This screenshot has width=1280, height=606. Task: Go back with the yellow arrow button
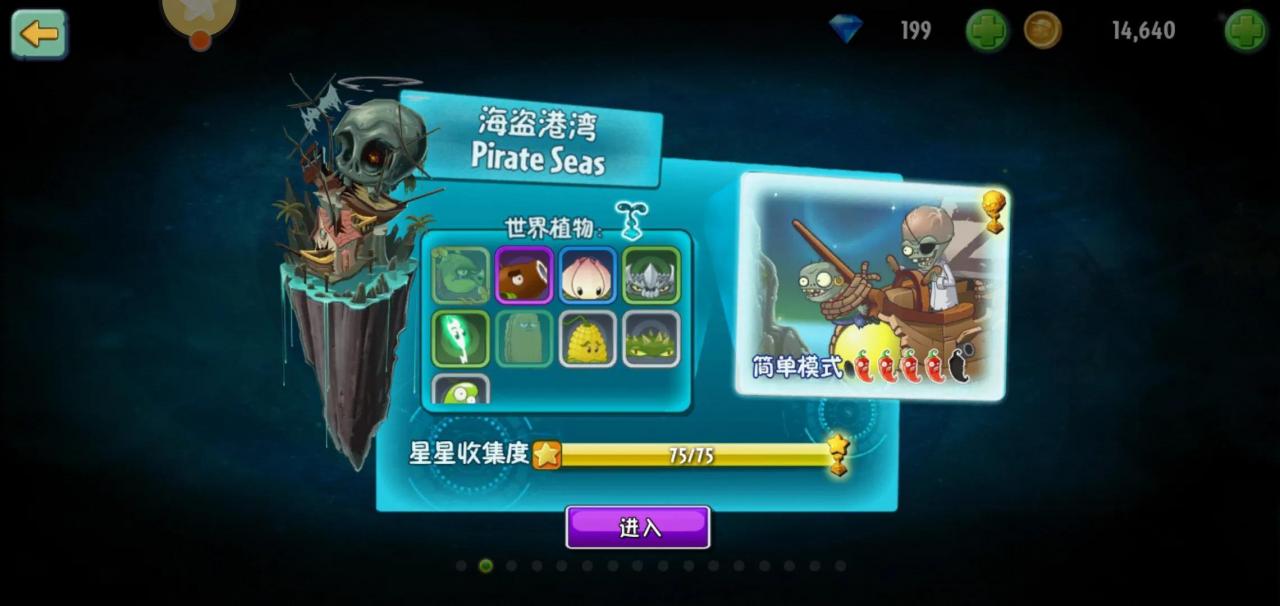[x=39, y=34]
